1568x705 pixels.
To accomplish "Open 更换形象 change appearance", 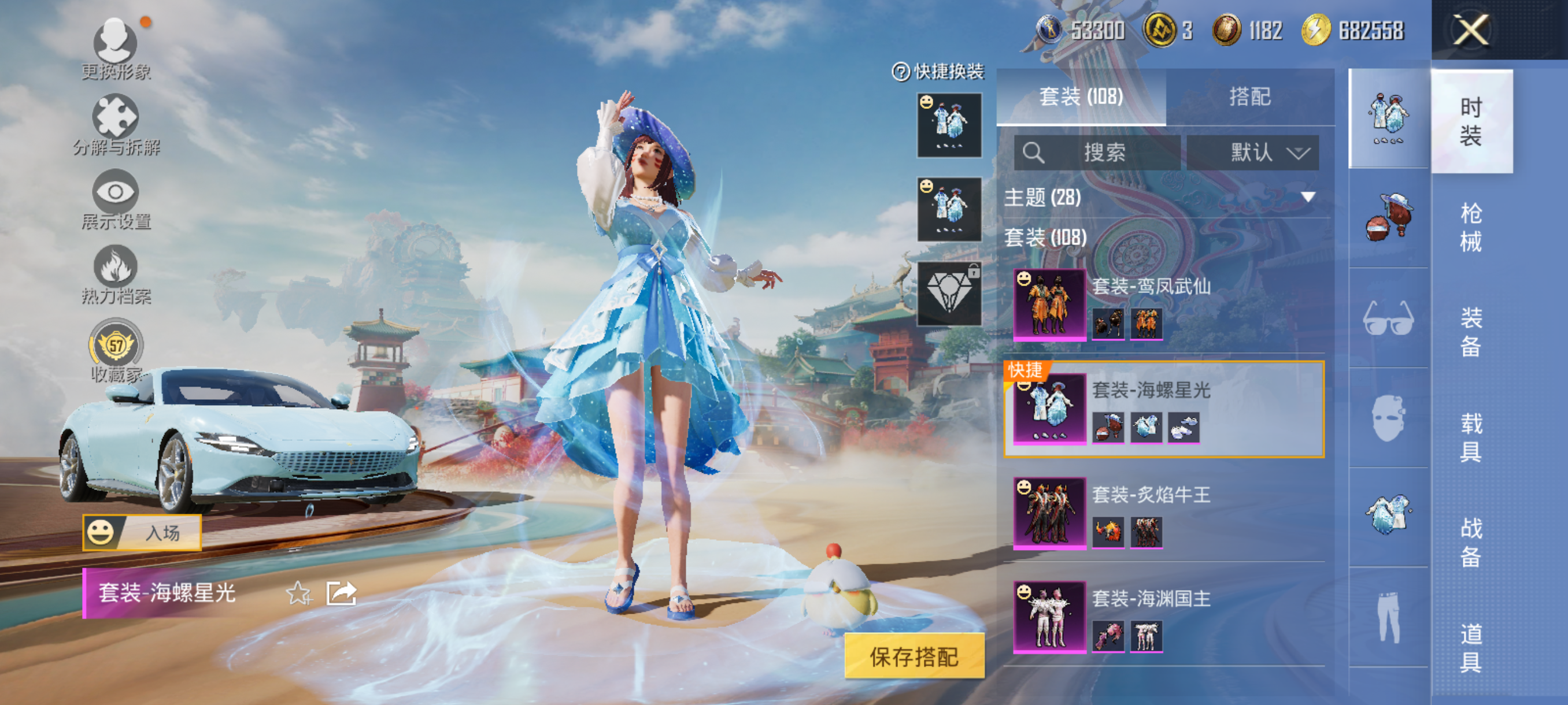I will click(116, 49).
